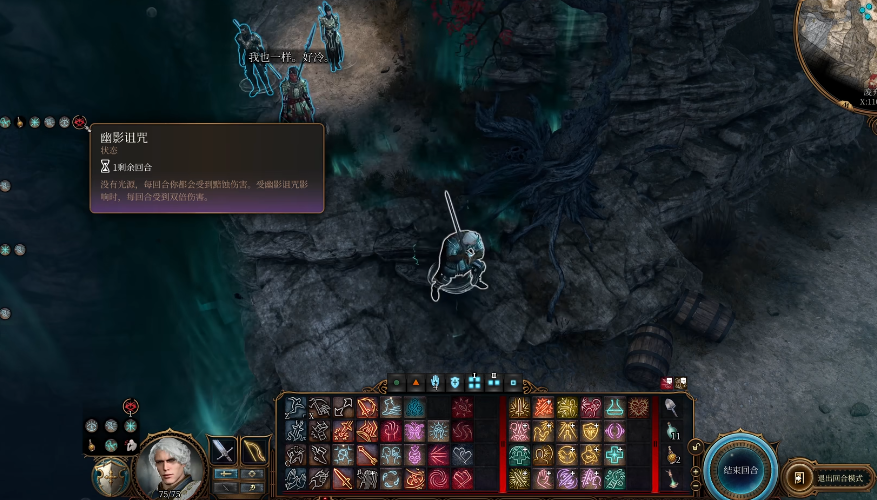Select the red curse status icon above portrait
This screenshot has width=877, height=500.
click(129, 406)
